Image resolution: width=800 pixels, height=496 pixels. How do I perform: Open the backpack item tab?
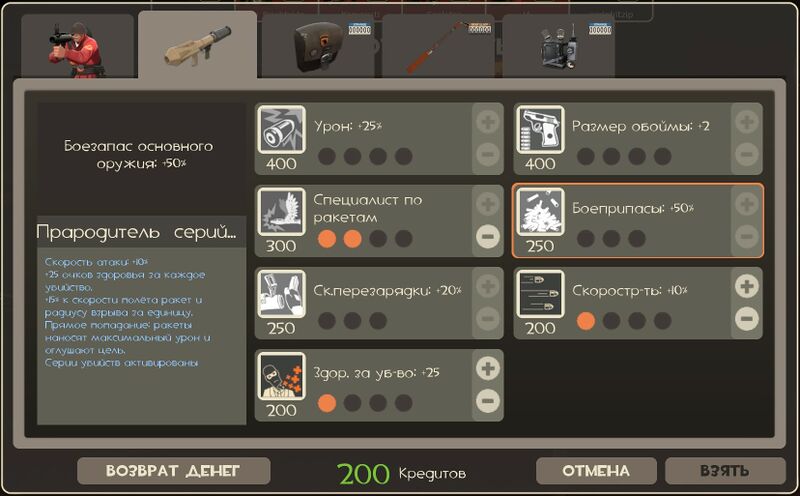click(560, 47)
